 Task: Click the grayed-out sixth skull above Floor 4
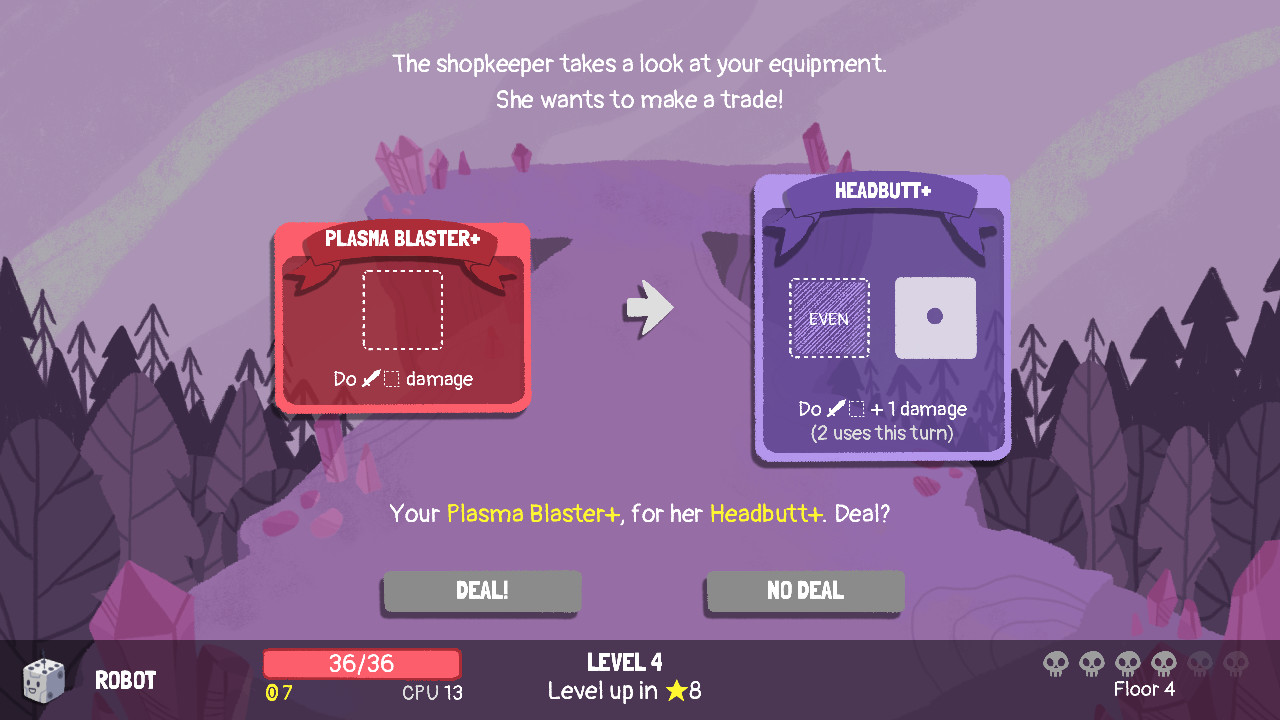click(x=1235, y=663)
